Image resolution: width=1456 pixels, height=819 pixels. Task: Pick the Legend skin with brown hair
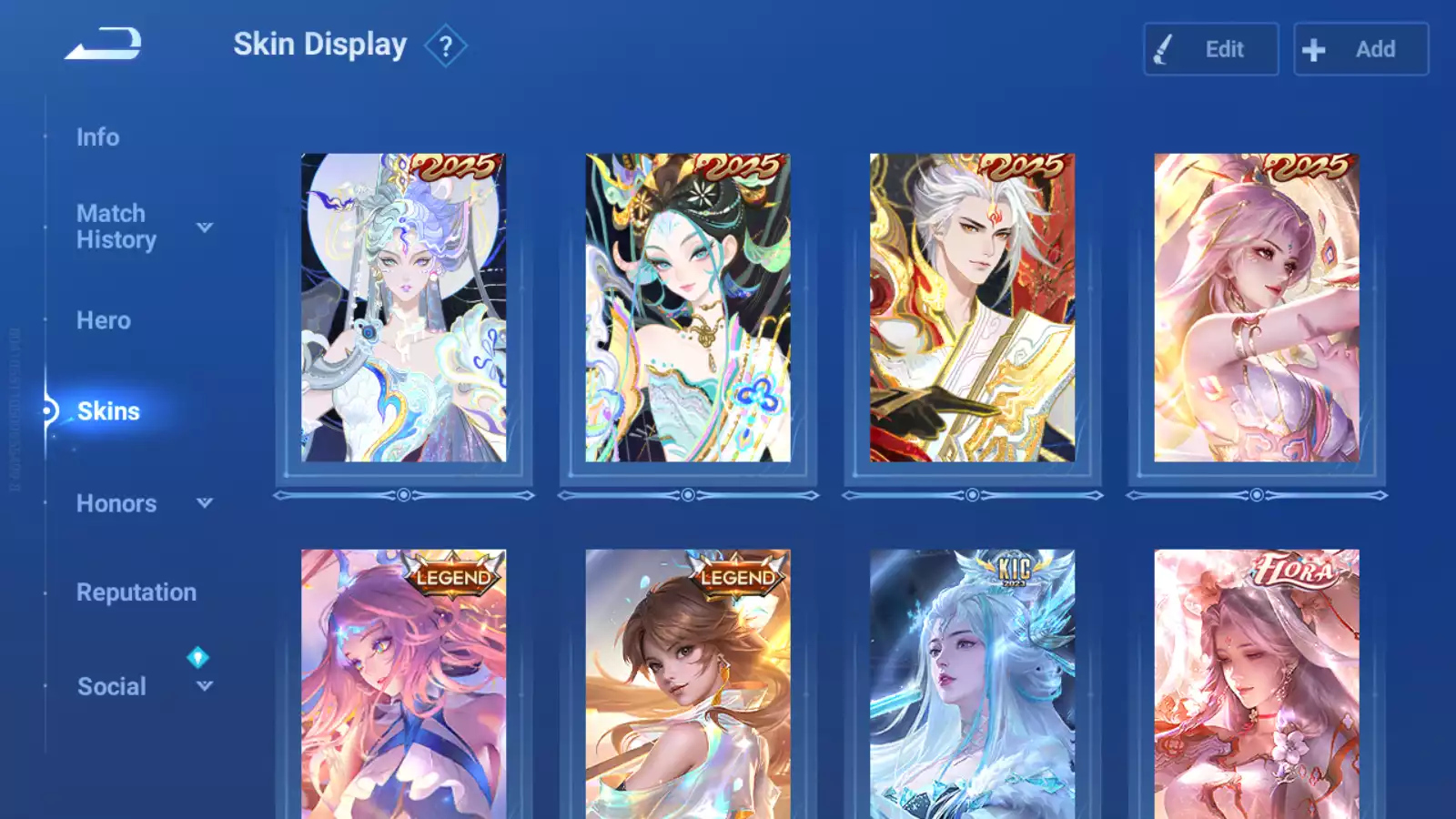tap(688, 684)
